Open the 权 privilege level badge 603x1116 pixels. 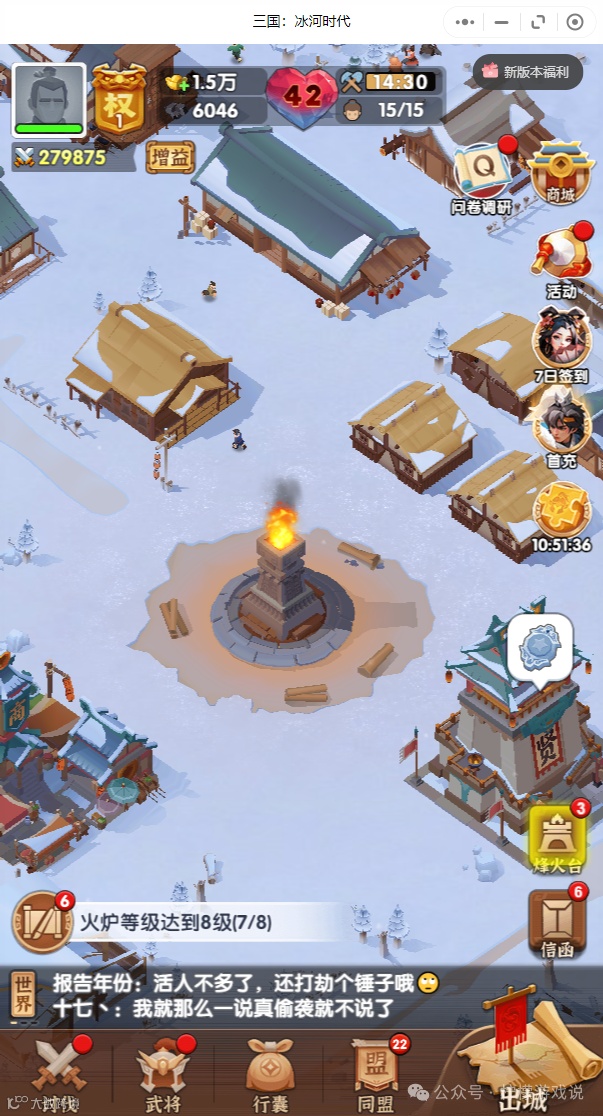point(119,100)
